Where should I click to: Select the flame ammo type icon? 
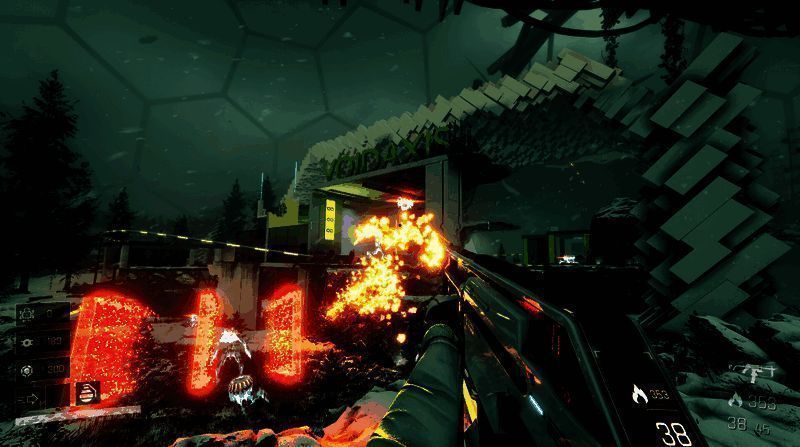click(638, 392)
